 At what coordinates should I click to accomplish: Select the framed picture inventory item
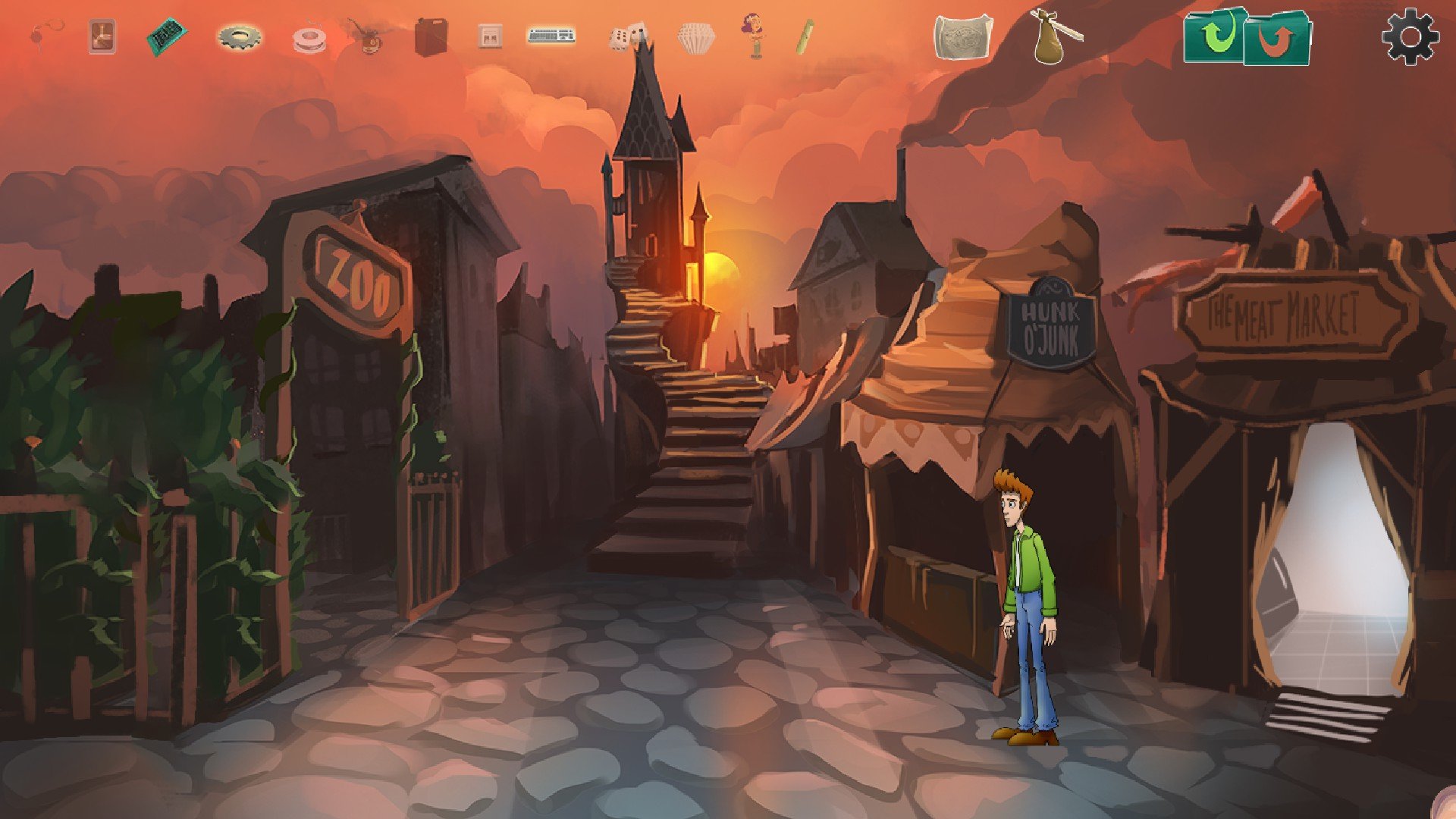[x=102, y=36]
